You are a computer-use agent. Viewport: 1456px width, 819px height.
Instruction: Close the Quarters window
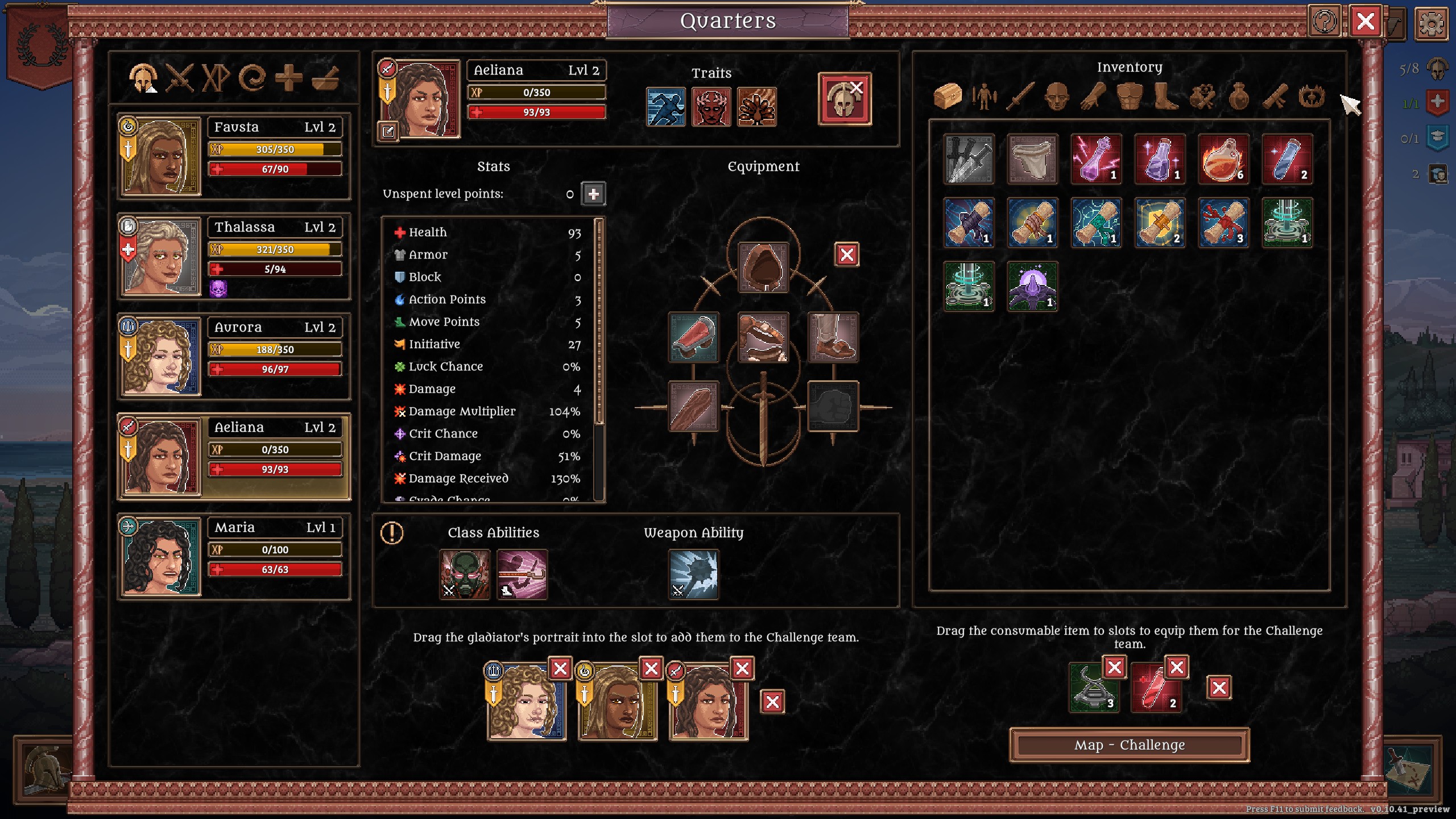coord(1365,22)
